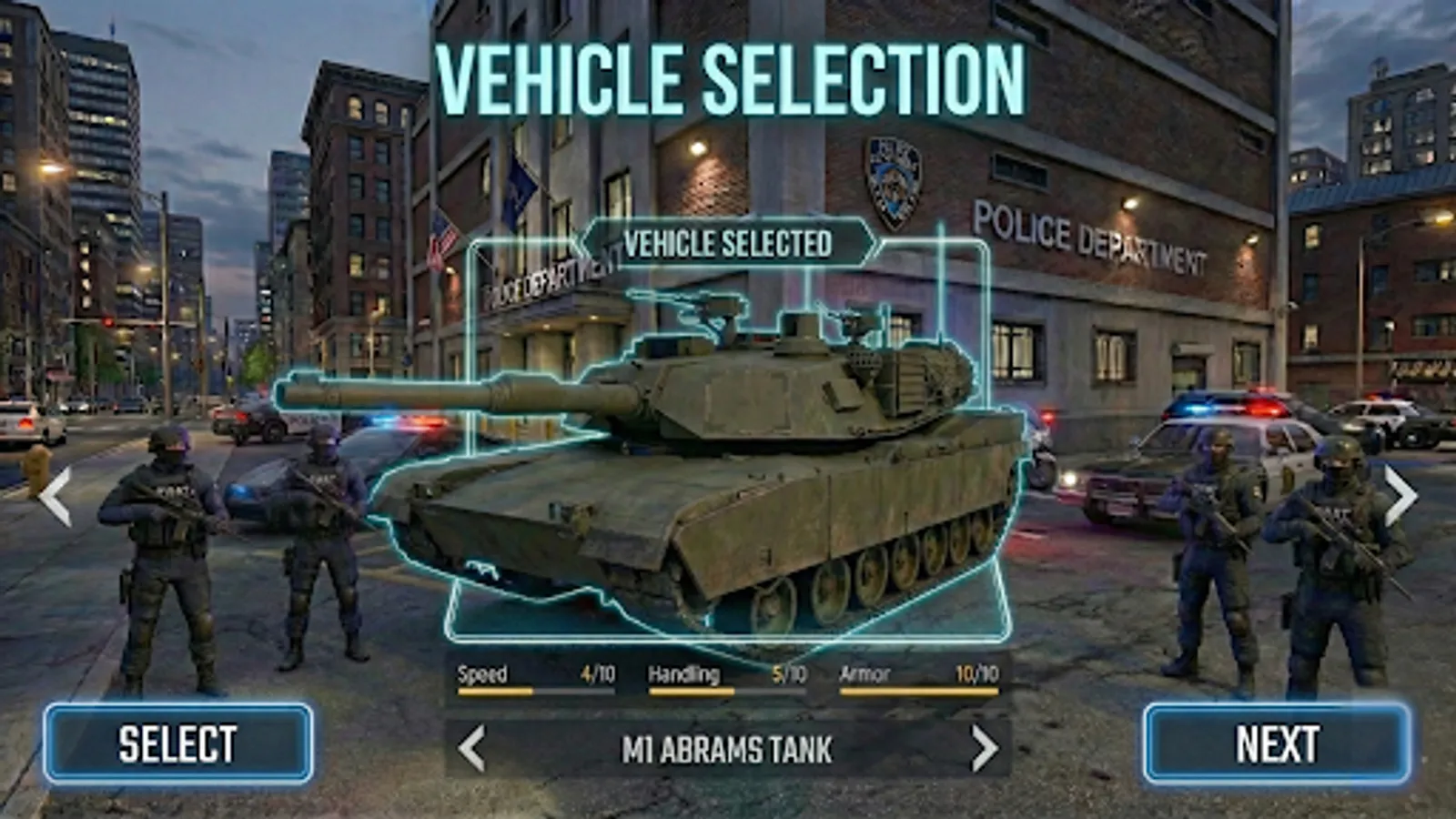This screenshot has height=819, width=1456.
Task: Select the M1 ABRAMS TANK name bar
Action: coord(723,750)
